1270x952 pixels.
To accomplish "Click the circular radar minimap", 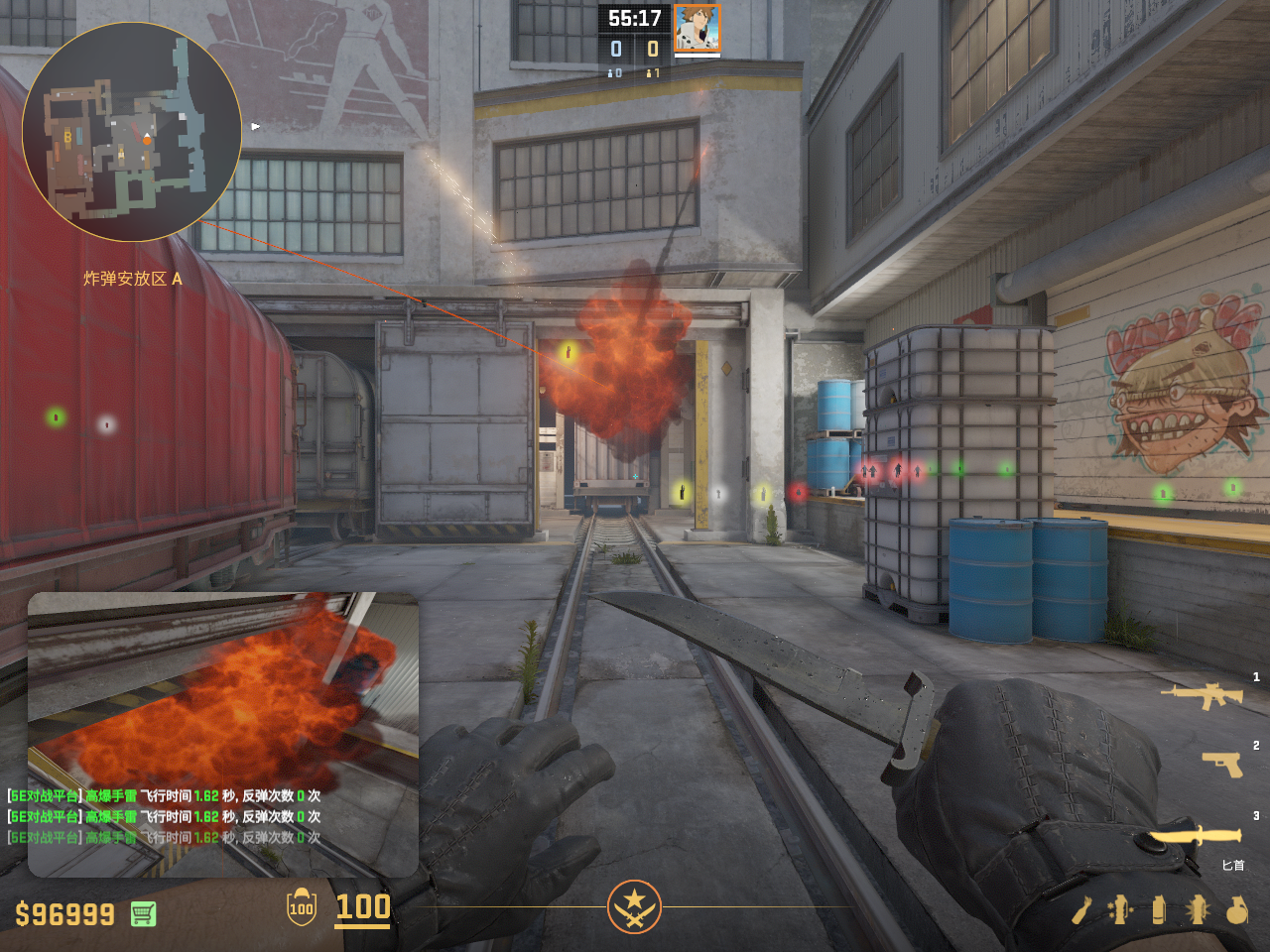I will click(x=132, y=132).
